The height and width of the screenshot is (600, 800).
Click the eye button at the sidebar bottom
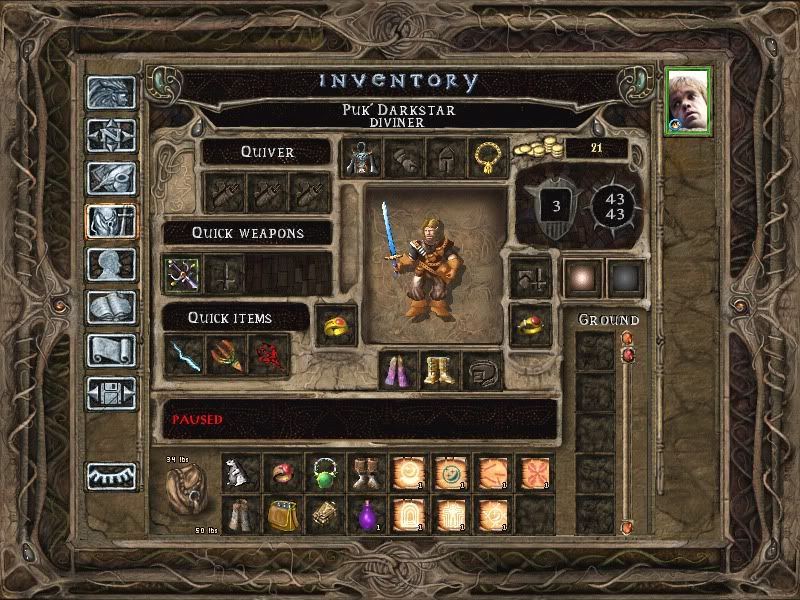[110, 477]
